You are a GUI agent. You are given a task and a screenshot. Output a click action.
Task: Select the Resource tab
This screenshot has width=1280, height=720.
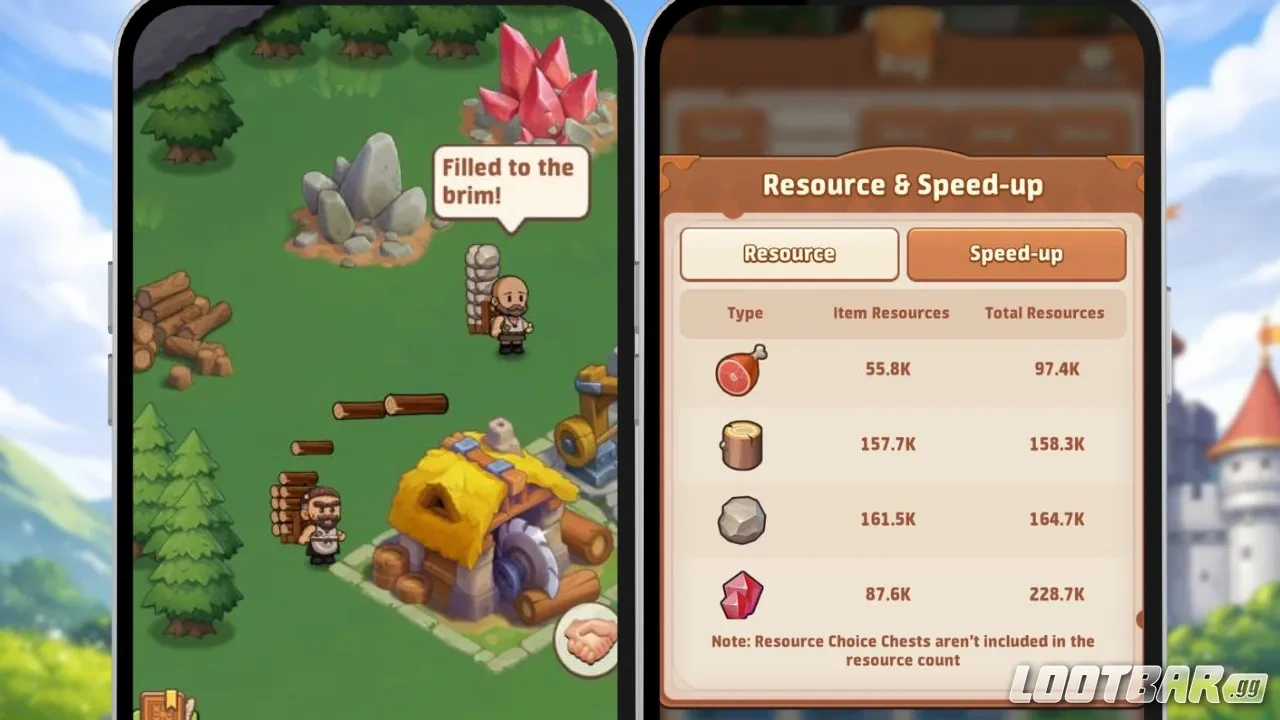(x=789, y=253)
